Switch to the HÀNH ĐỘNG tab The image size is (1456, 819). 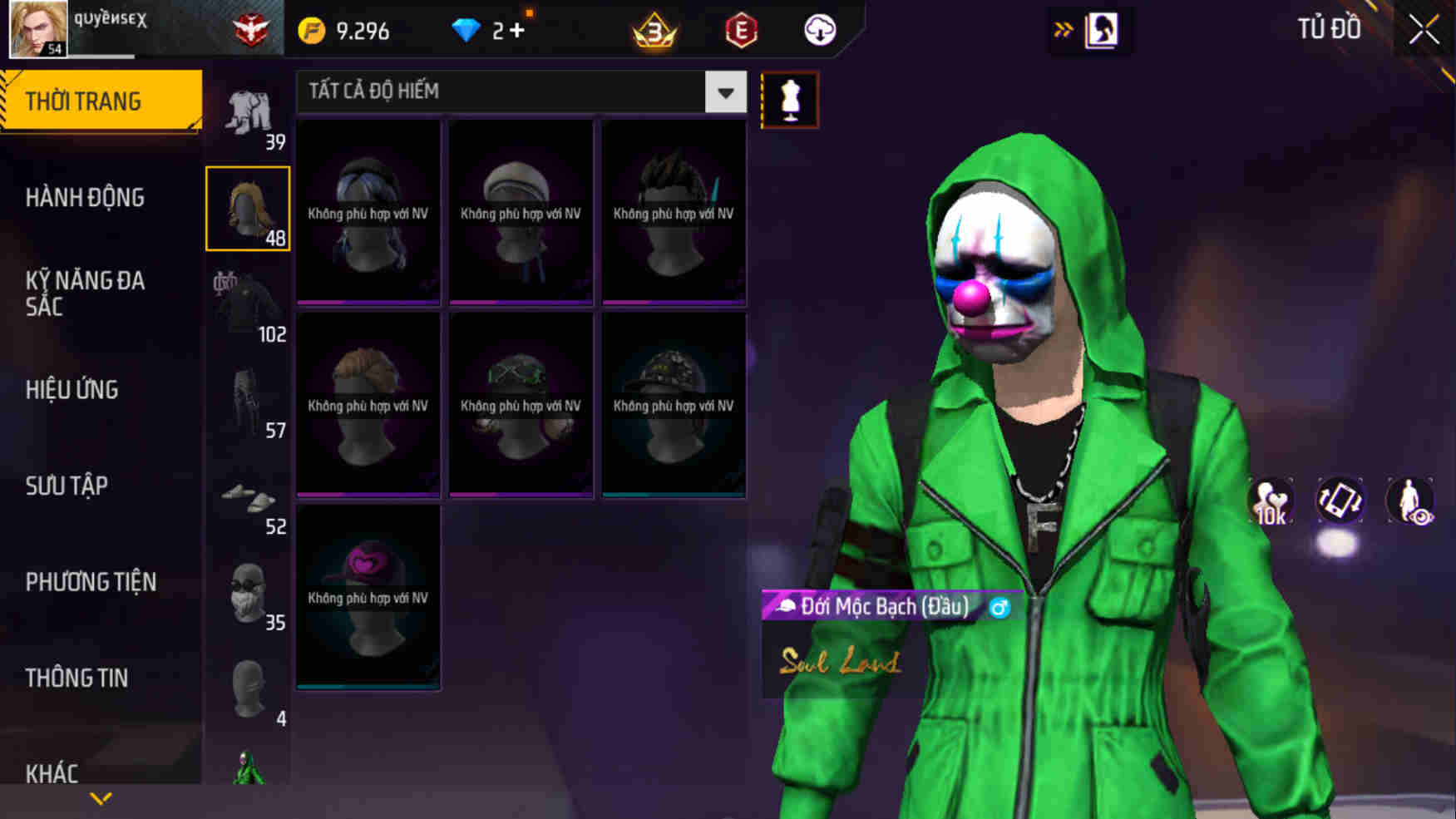[86, 198]
